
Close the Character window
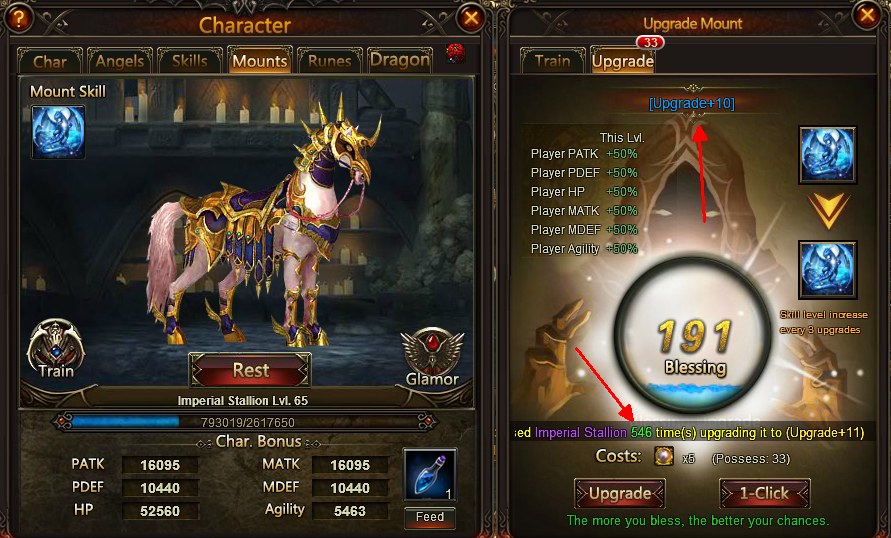pos(470,17)
